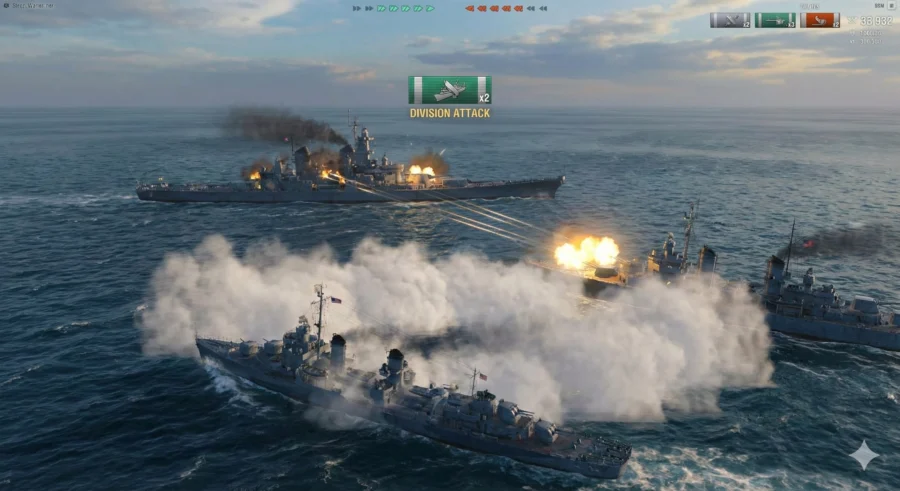
Task: Click the player name label with its icon
Action: [x=28, y=6]
